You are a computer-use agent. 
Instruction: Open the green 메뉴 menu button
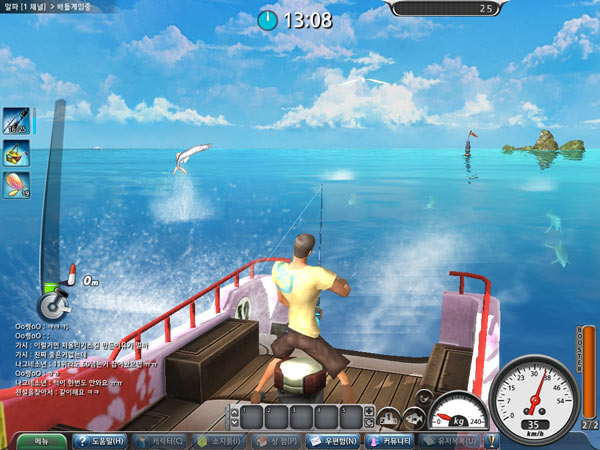(x=42, y=440)
